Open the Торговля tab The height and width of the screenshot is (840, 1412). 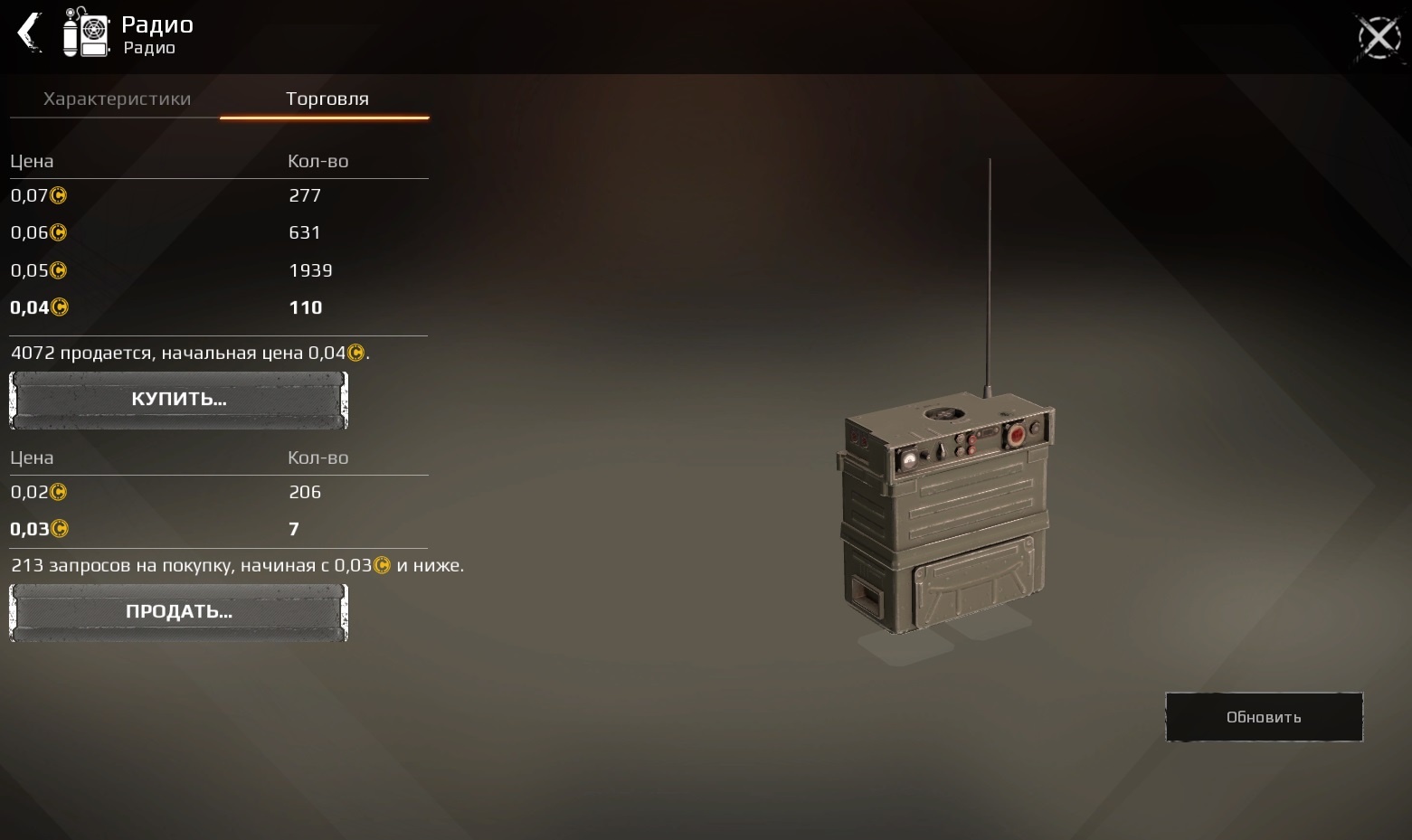[326, 99]
